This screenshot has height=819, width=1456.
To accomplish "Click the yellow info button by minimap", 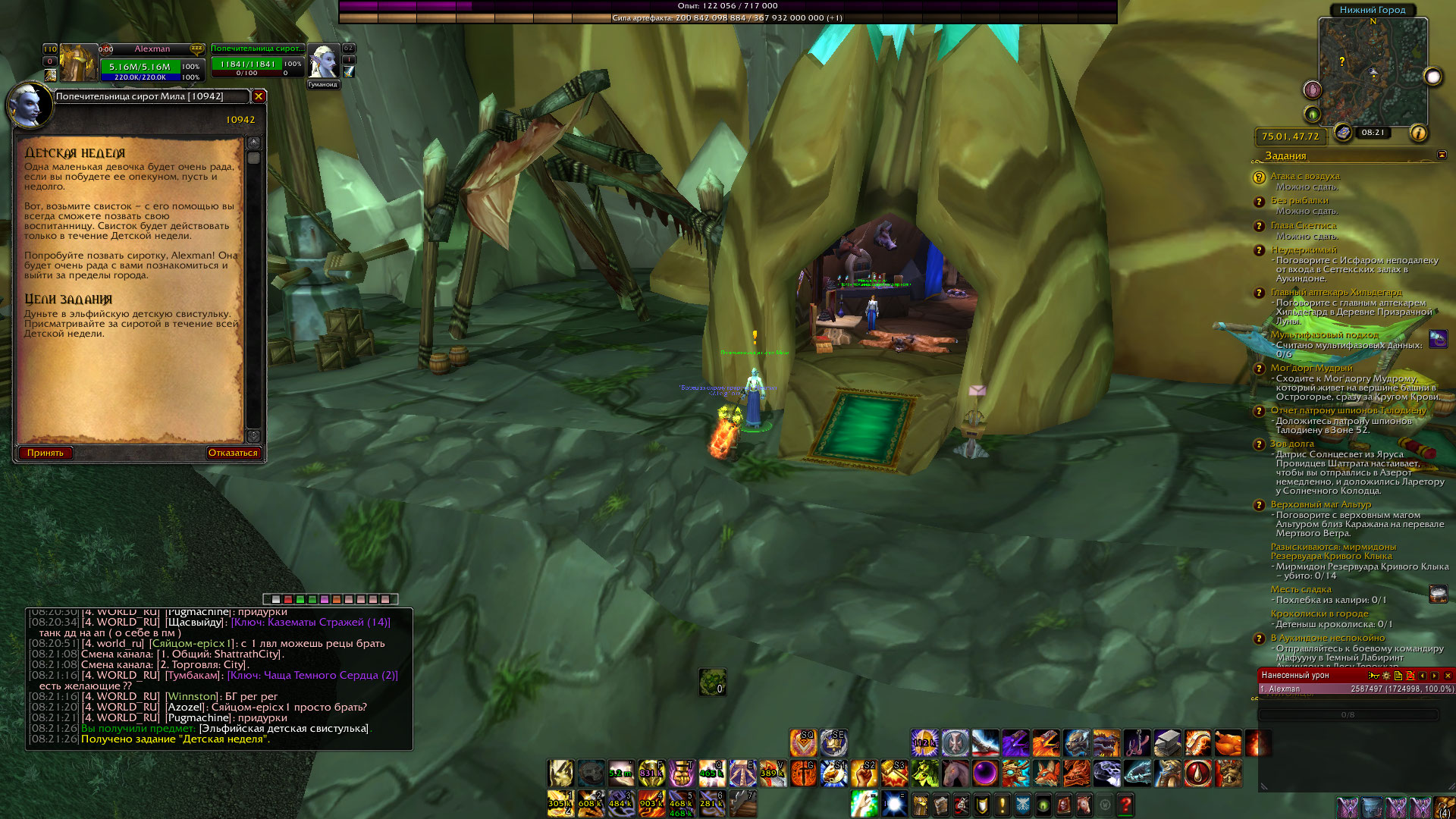I will click(x=1418, y=133).
